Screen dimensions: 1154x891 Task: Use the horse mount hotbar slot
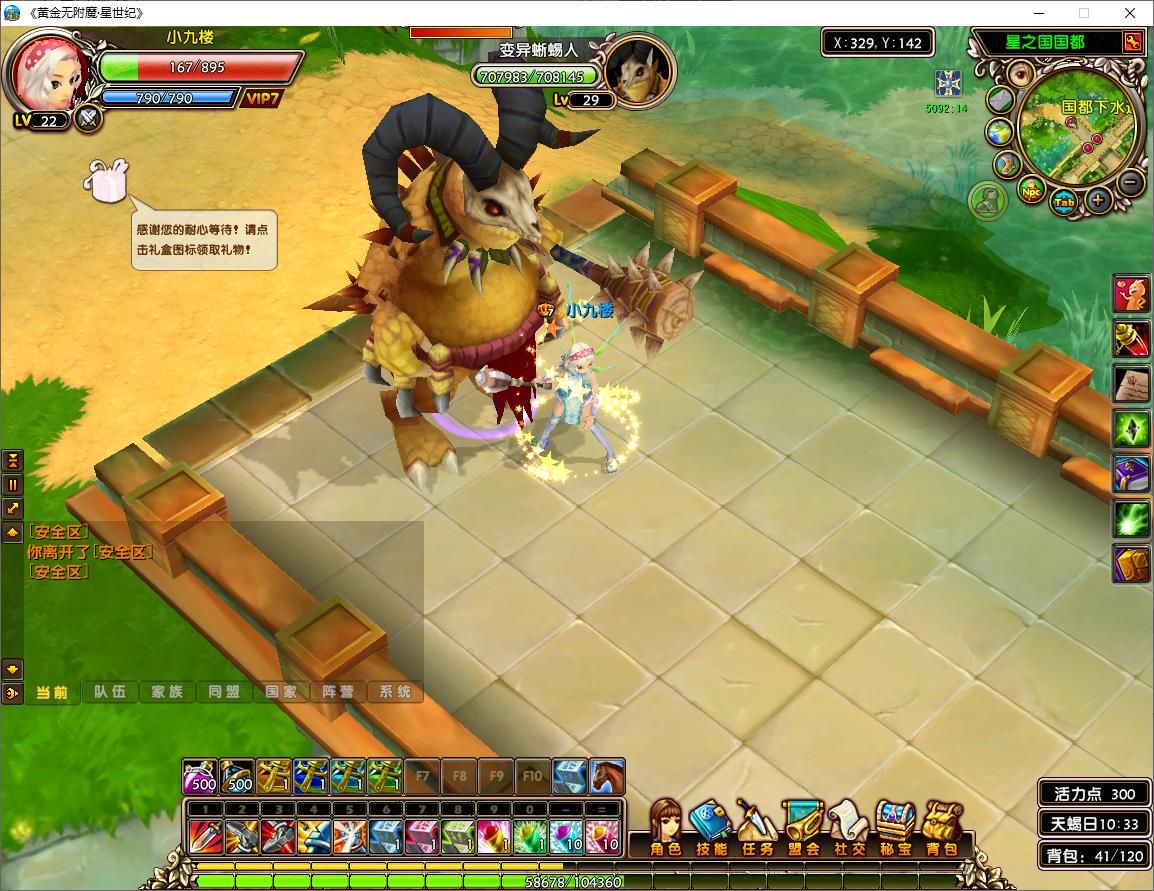pos(607,776)
